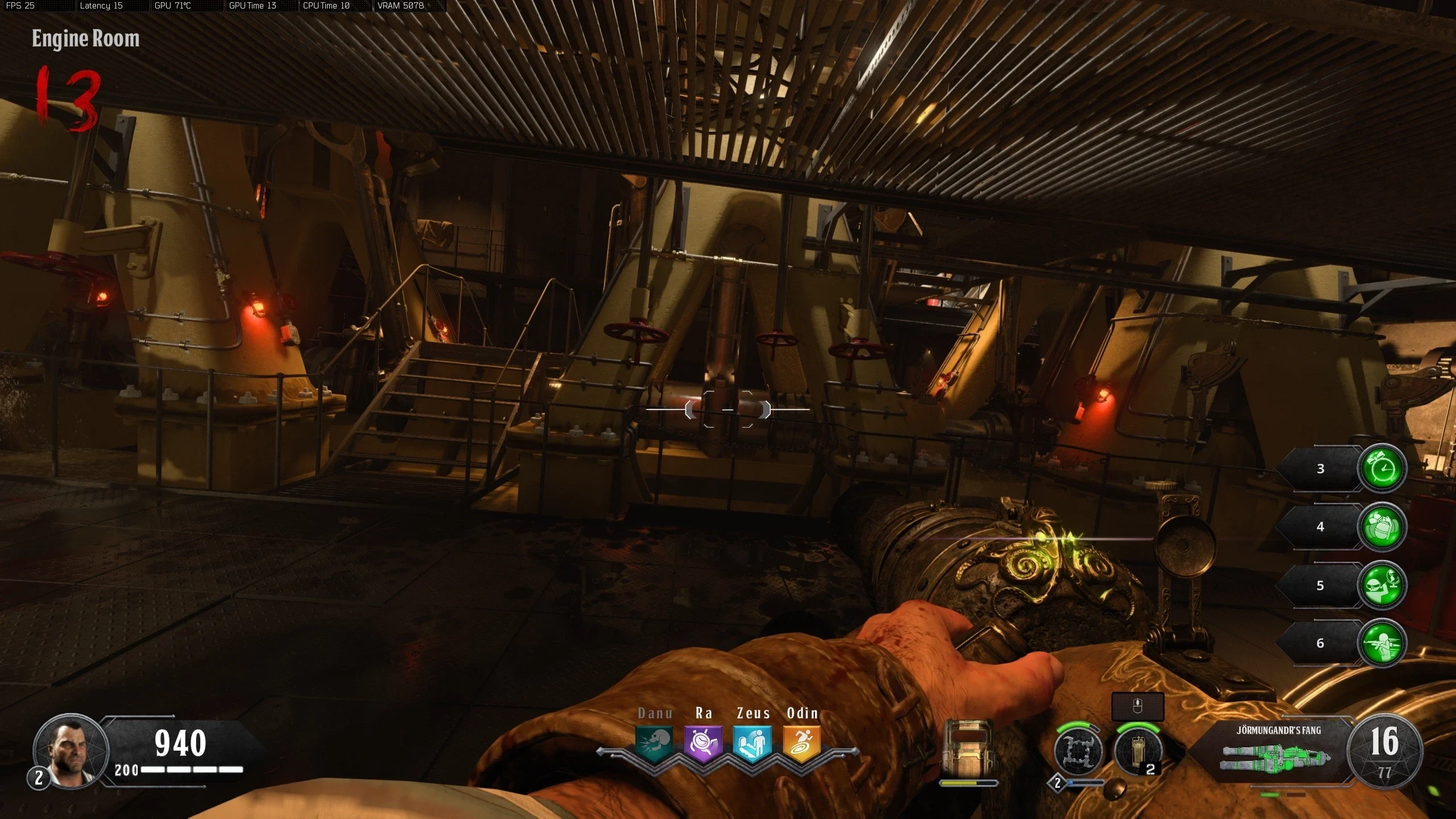The image size is (1456, 819).
Task: Use the globe and soldier elixir
Action: point(1381,585)
